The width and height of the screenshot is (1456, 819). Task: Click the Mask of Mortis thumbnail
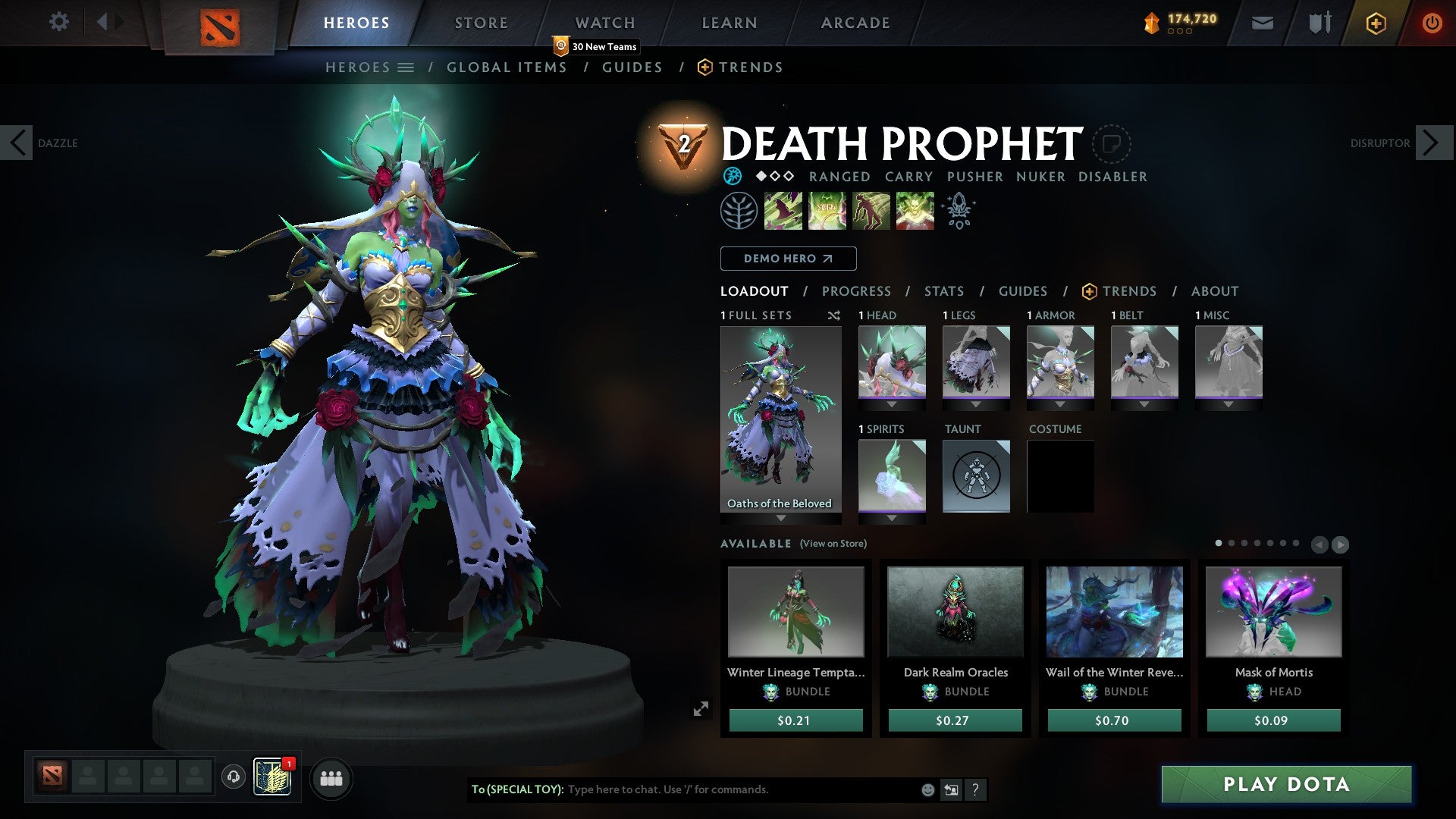[x=1272, y=611]
